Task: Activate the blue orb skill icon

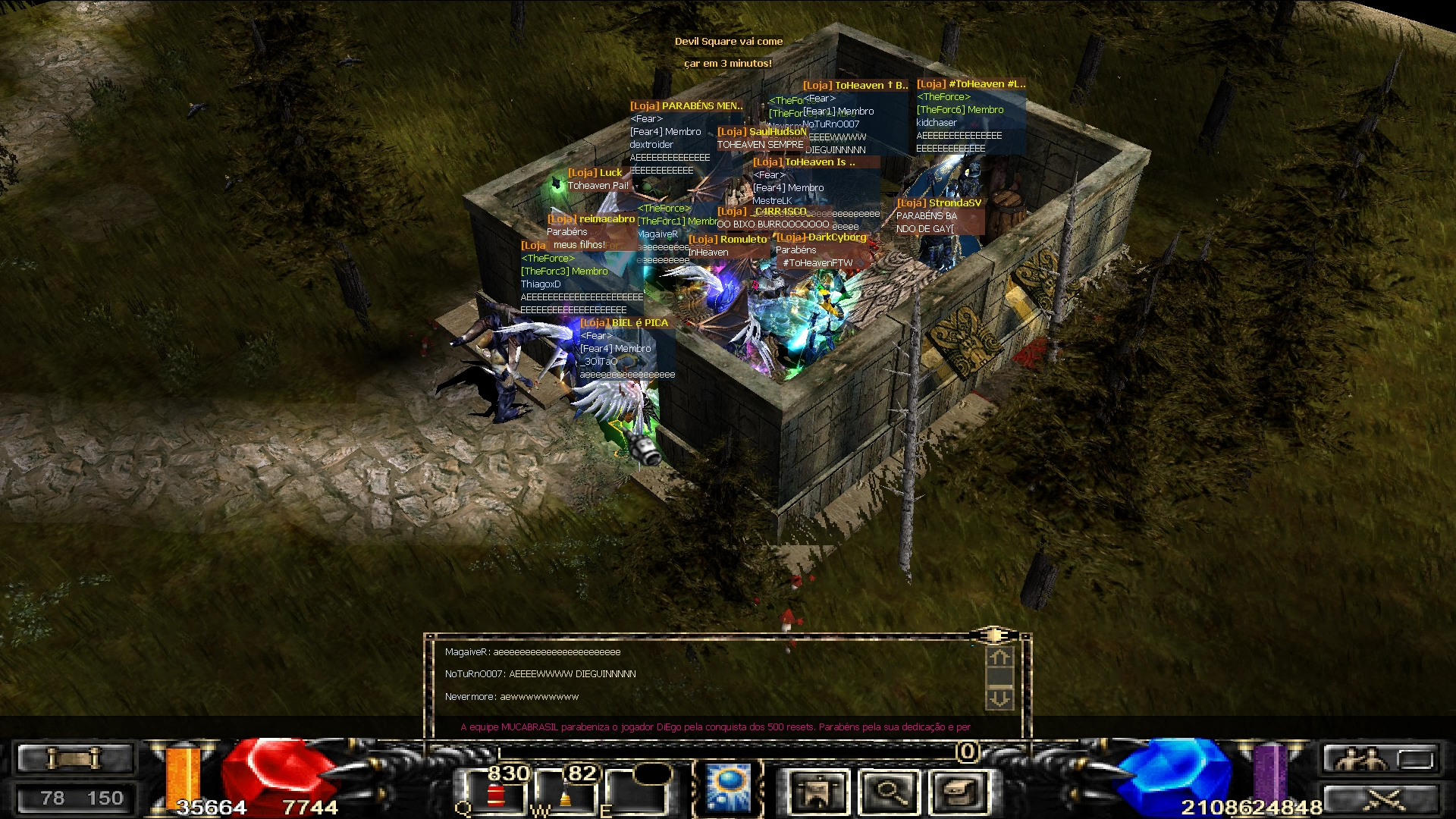Action: pyautogui.click(x=727, y=789)
